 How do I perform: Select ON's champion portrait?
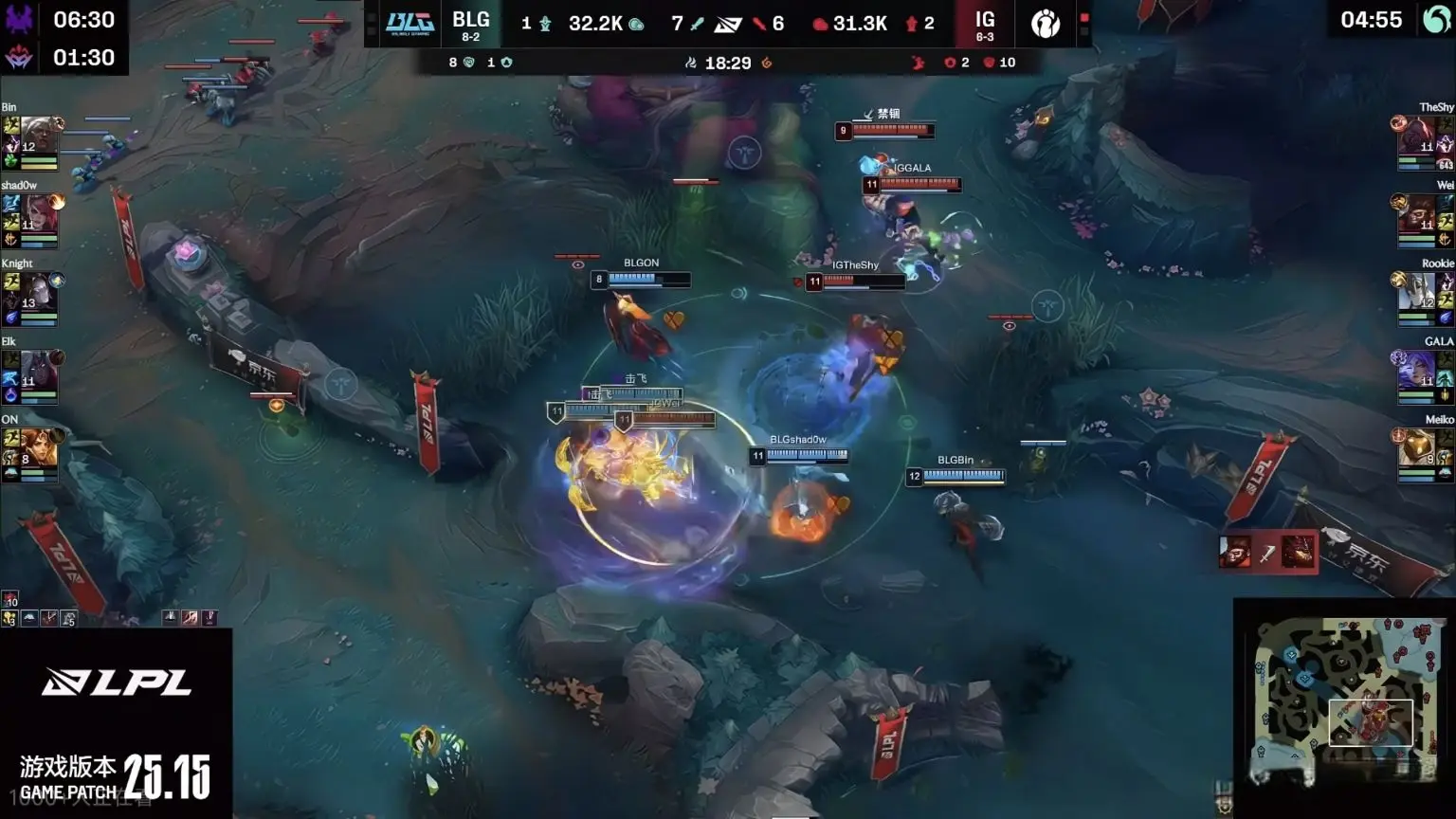tap(38, 448)
